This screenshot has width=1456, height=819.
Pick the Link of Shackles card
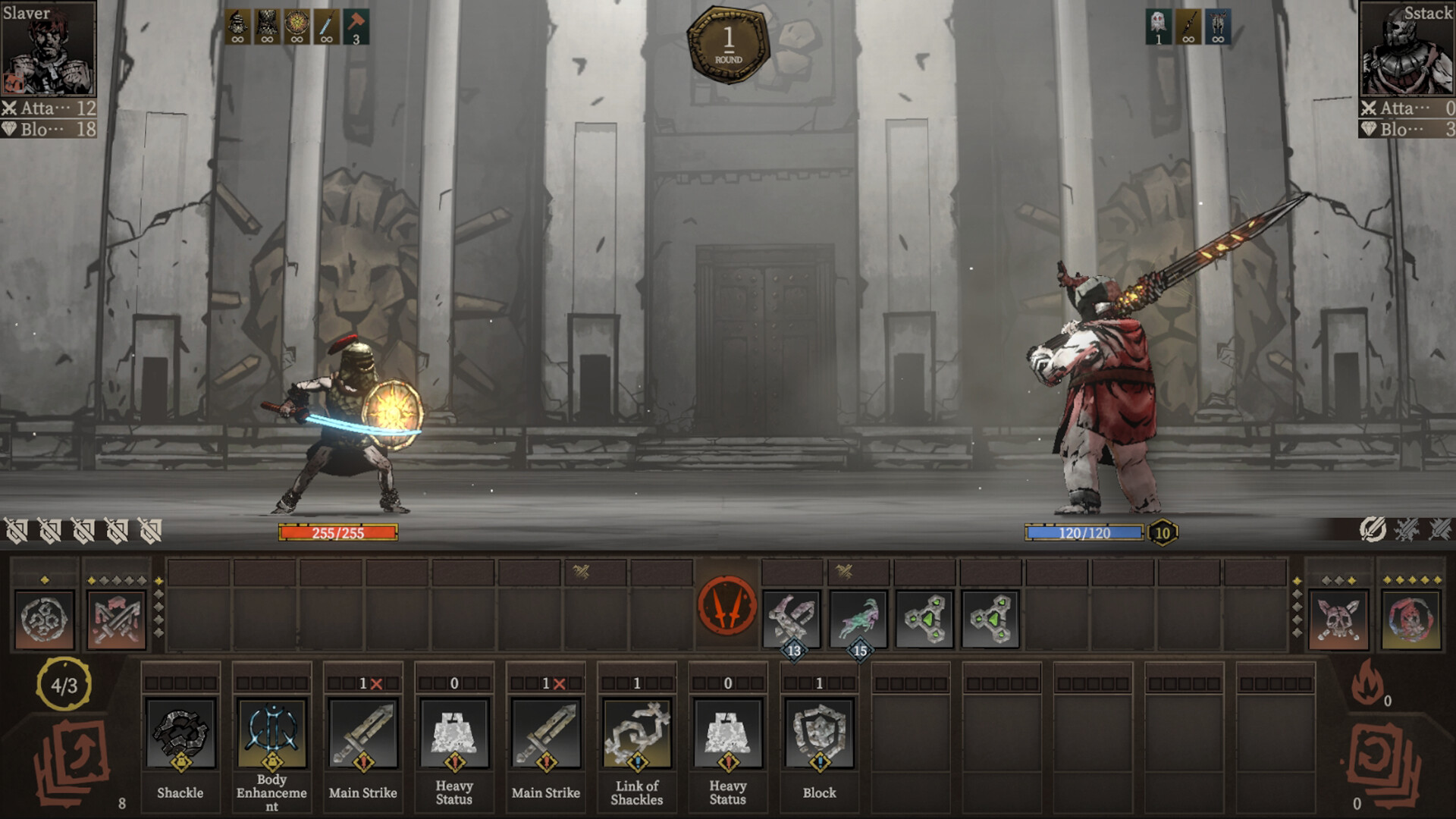point(637,734)
